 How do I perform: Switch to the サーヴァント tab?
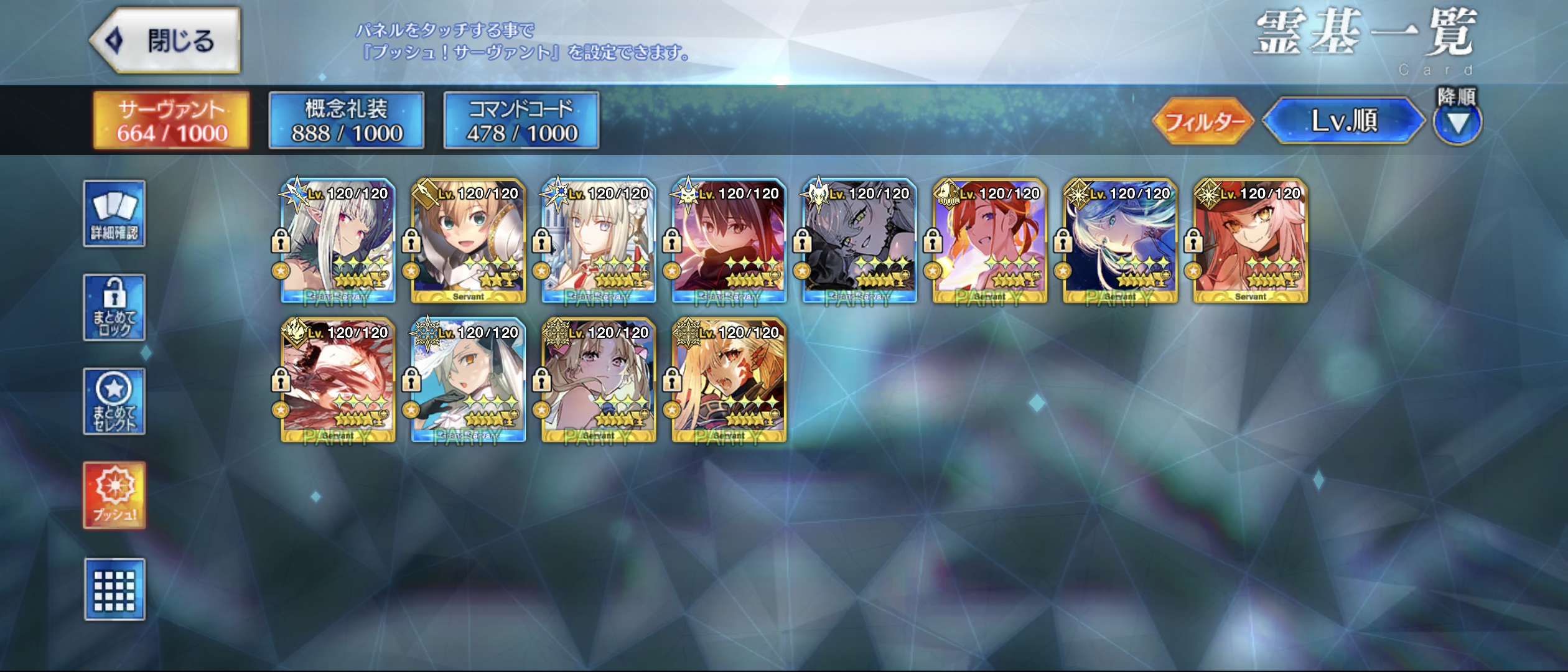coord(171,121)
